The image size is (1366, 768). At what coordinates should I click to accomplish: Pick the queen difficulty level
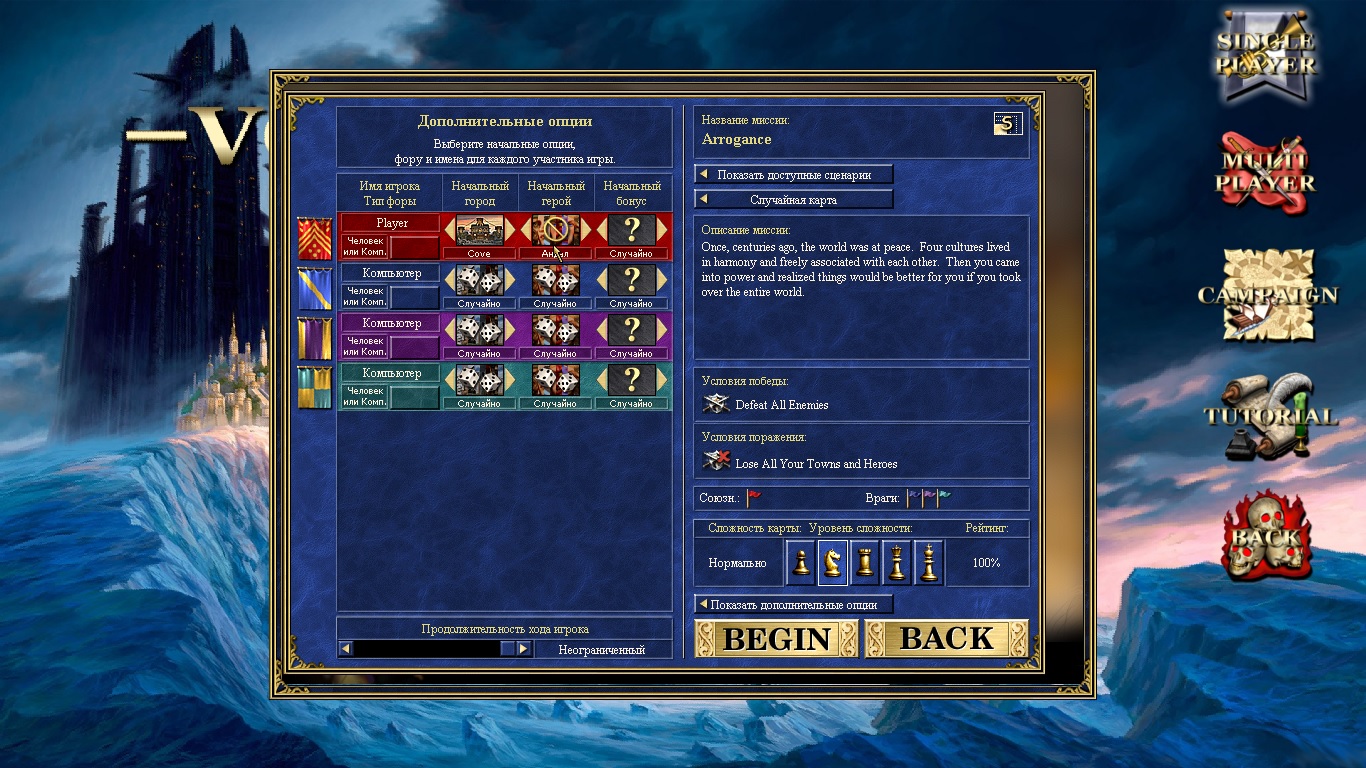[x=897, y=563]
